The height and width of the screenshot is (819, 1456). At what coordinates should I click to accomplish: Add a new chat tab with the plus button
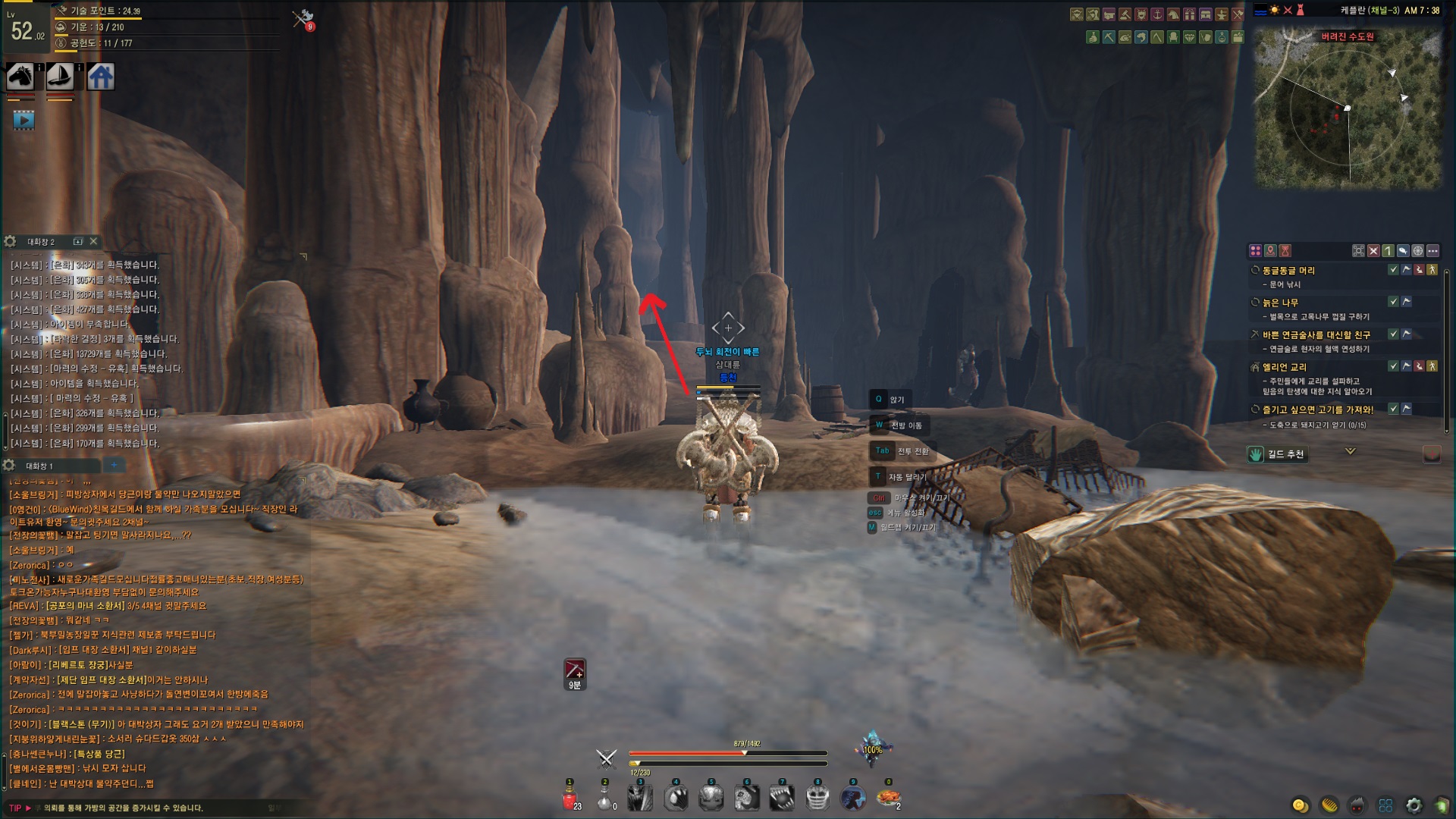point(114,465)
